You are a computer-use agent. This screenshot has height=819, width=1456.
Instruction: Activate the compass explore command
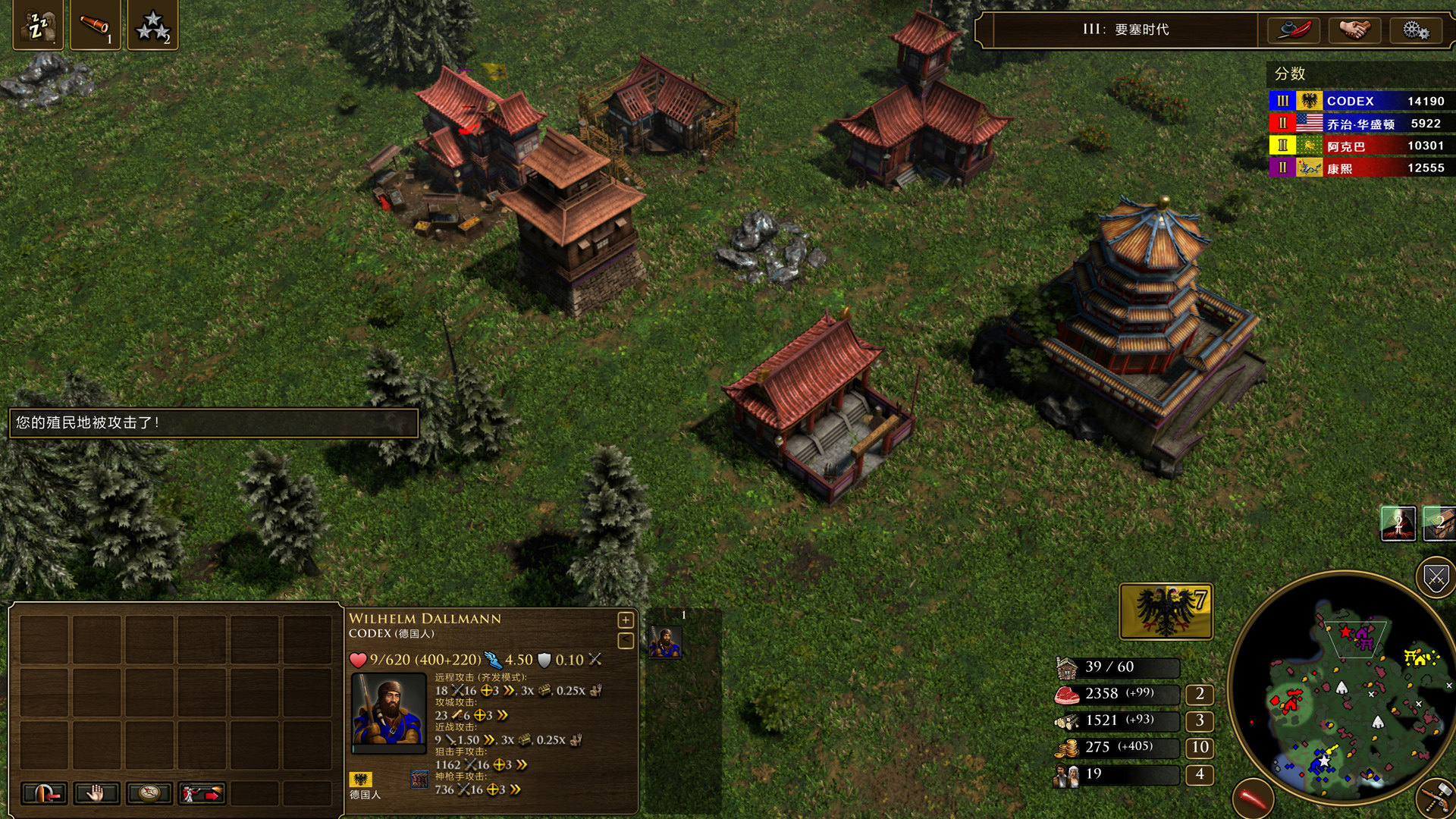[x=149, y=793]
